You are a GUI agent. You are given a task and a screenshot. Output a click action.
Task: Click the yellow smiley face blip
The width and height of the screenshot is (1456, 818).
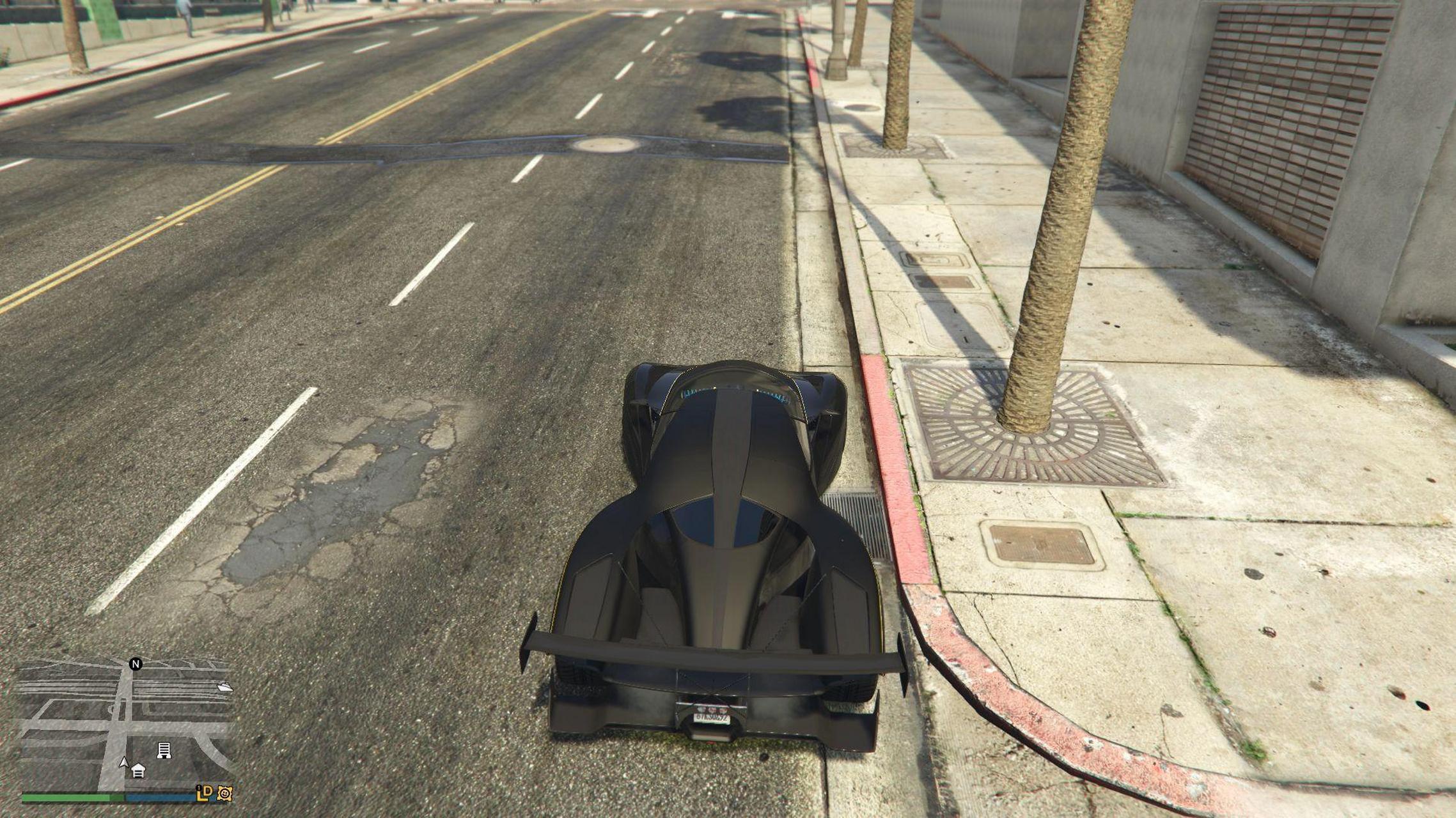click(x=224, y=793)
